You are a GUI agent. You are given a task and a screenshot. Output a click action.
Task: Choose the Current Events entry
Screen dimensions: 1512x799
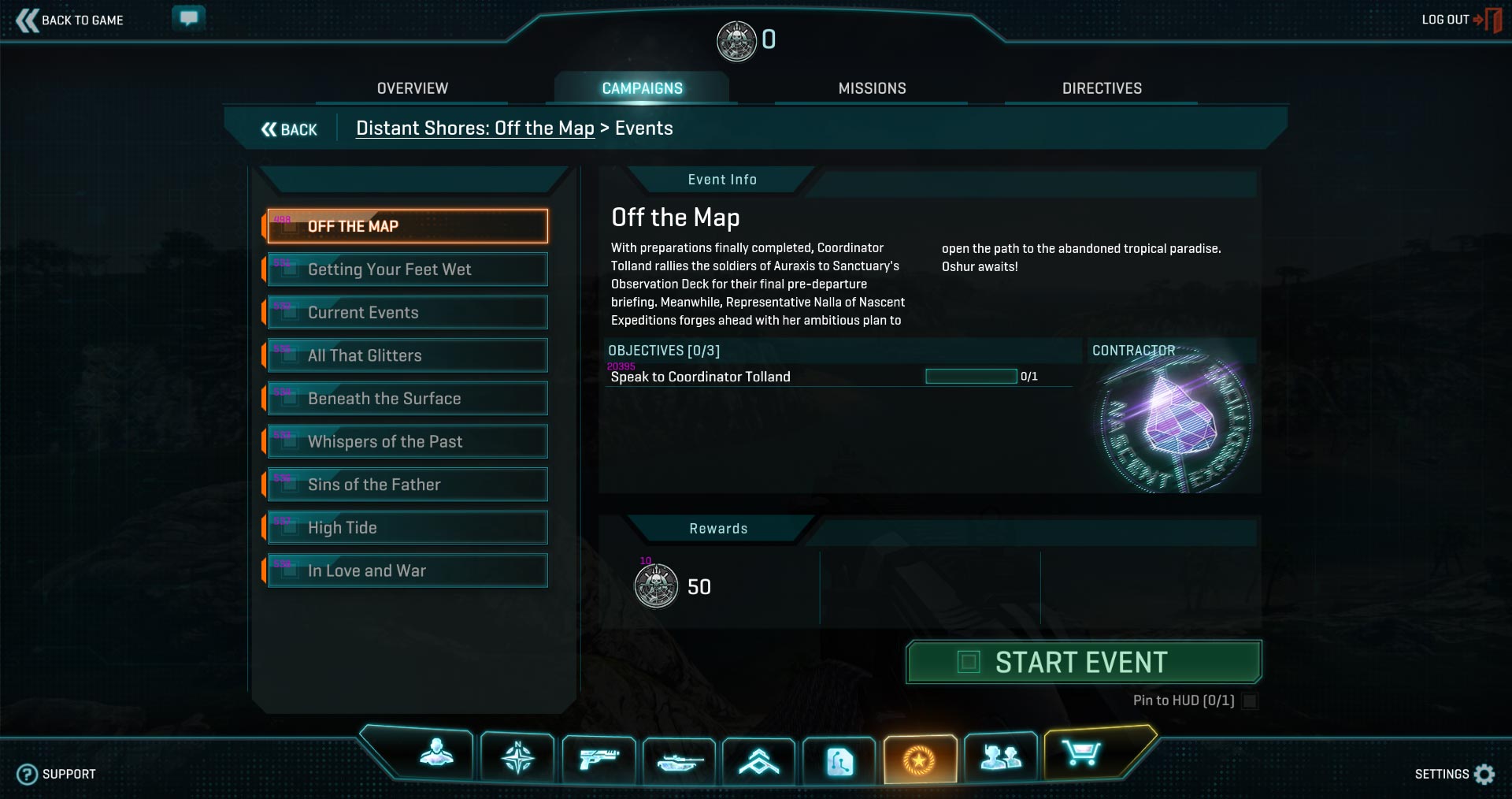(x=407, y=313)
